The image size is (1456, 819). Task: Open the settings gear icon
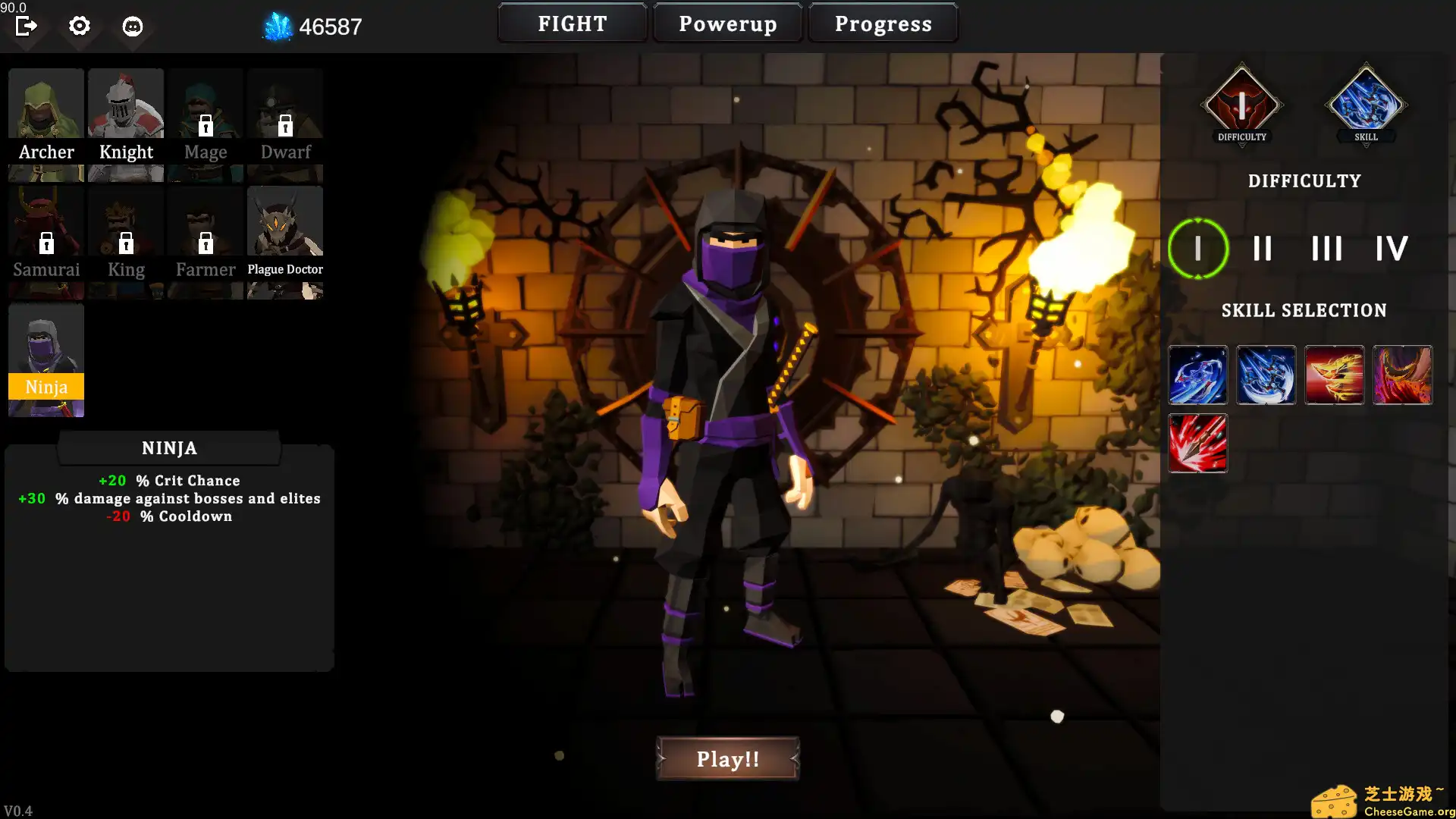tap(79, 26)
